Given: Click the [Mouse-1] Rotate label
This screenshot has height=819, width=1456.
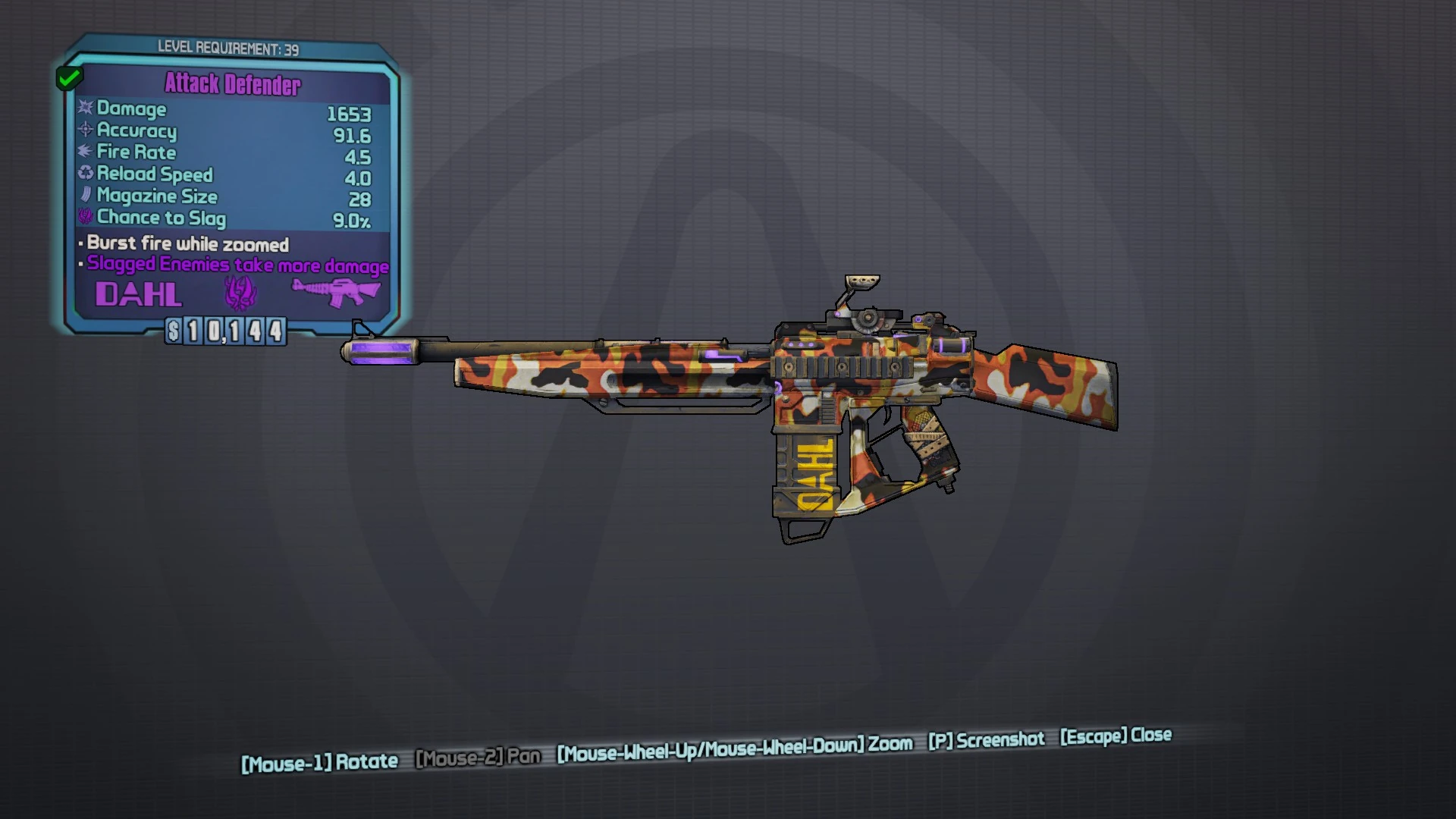Looking at the screenshot, I should pos(318,761).
